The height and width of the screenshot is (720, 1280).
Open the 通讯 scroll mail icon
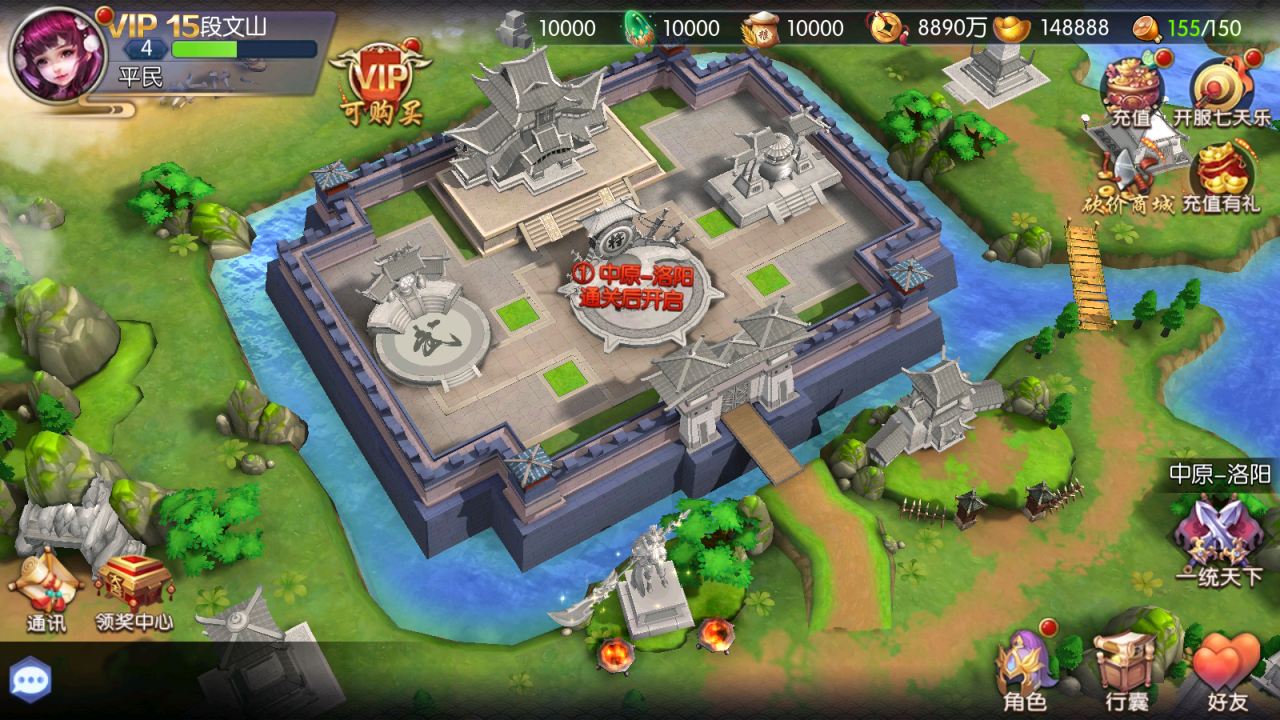point(47,590)
